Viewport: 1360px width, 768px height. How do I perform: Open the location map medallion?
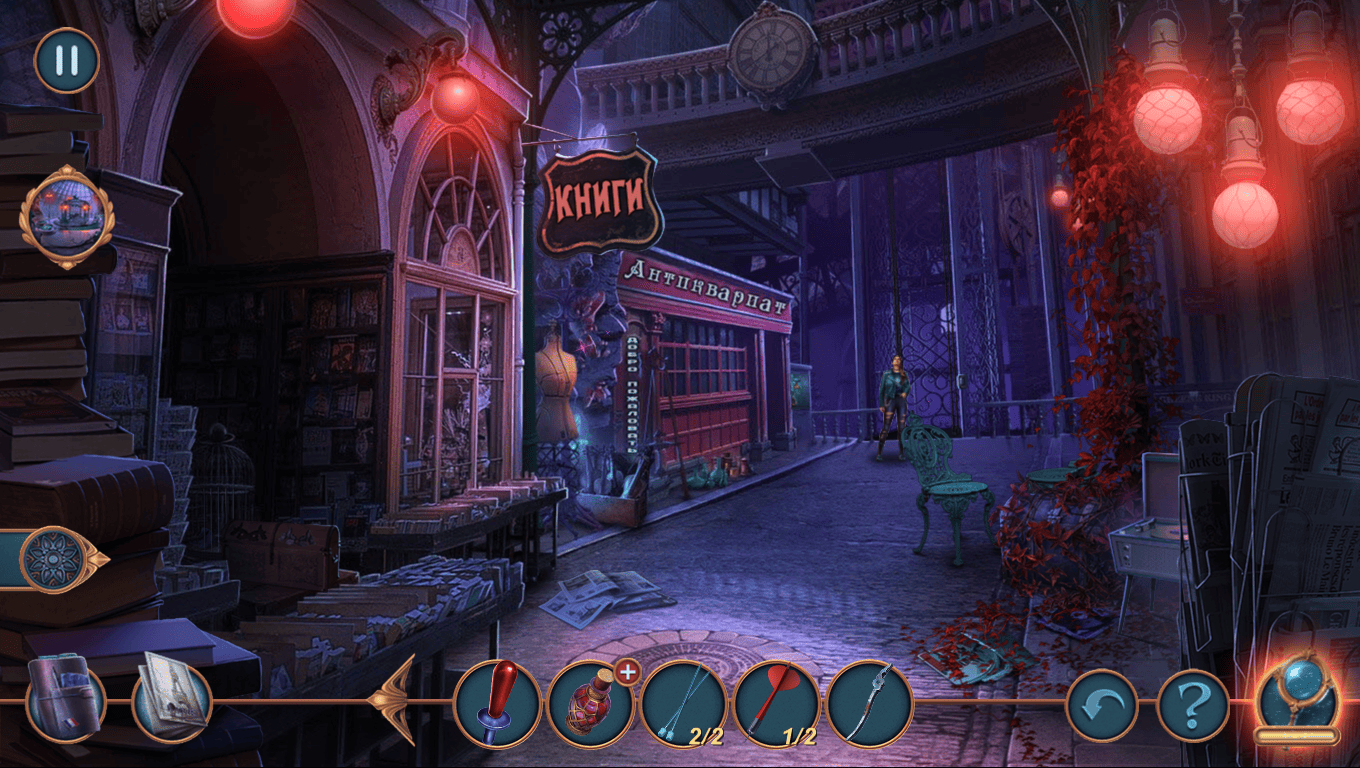click(x=67, y=217)
